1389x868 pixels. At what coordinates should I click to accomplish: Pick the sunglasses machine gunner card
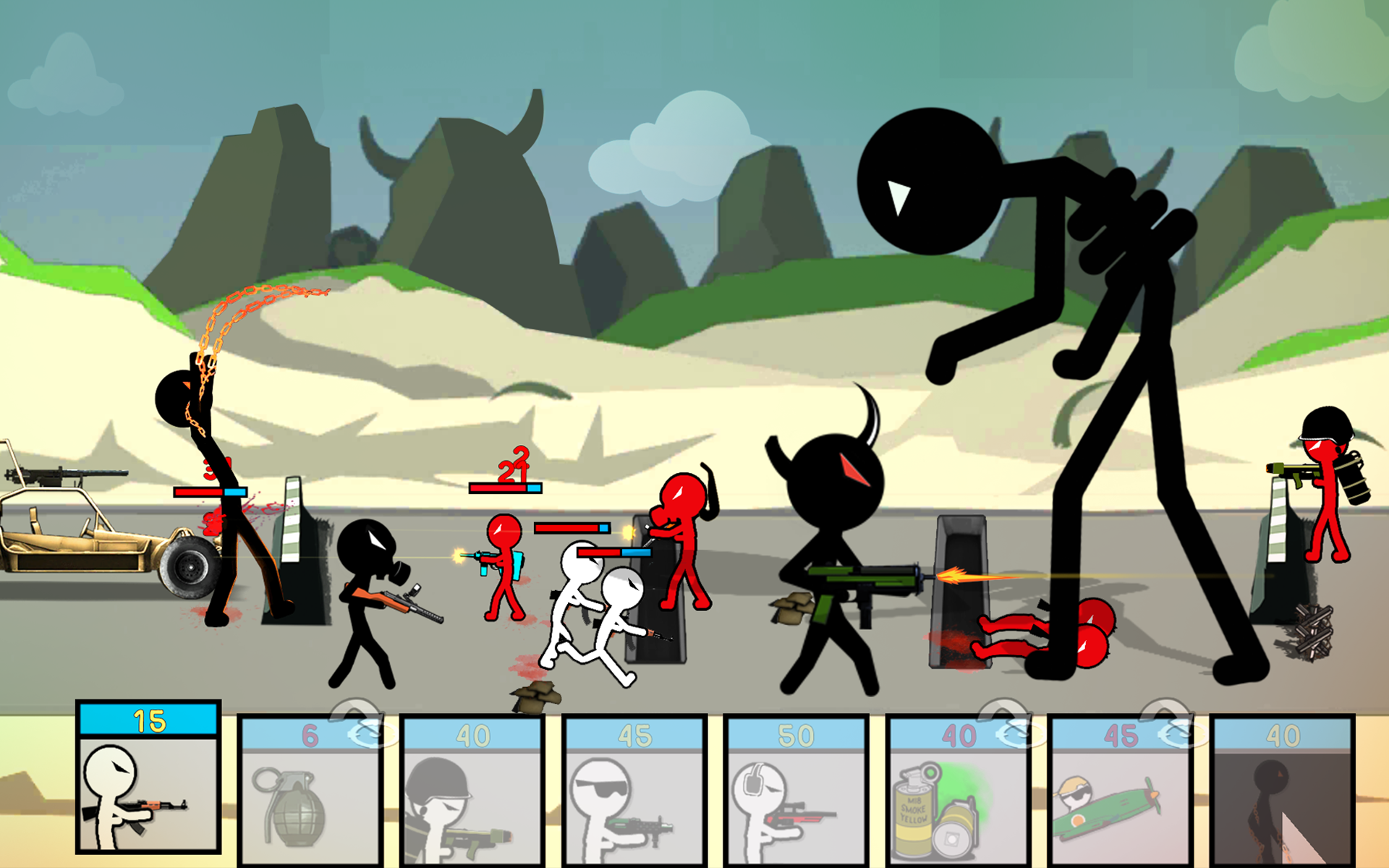(x=634, y=790)
